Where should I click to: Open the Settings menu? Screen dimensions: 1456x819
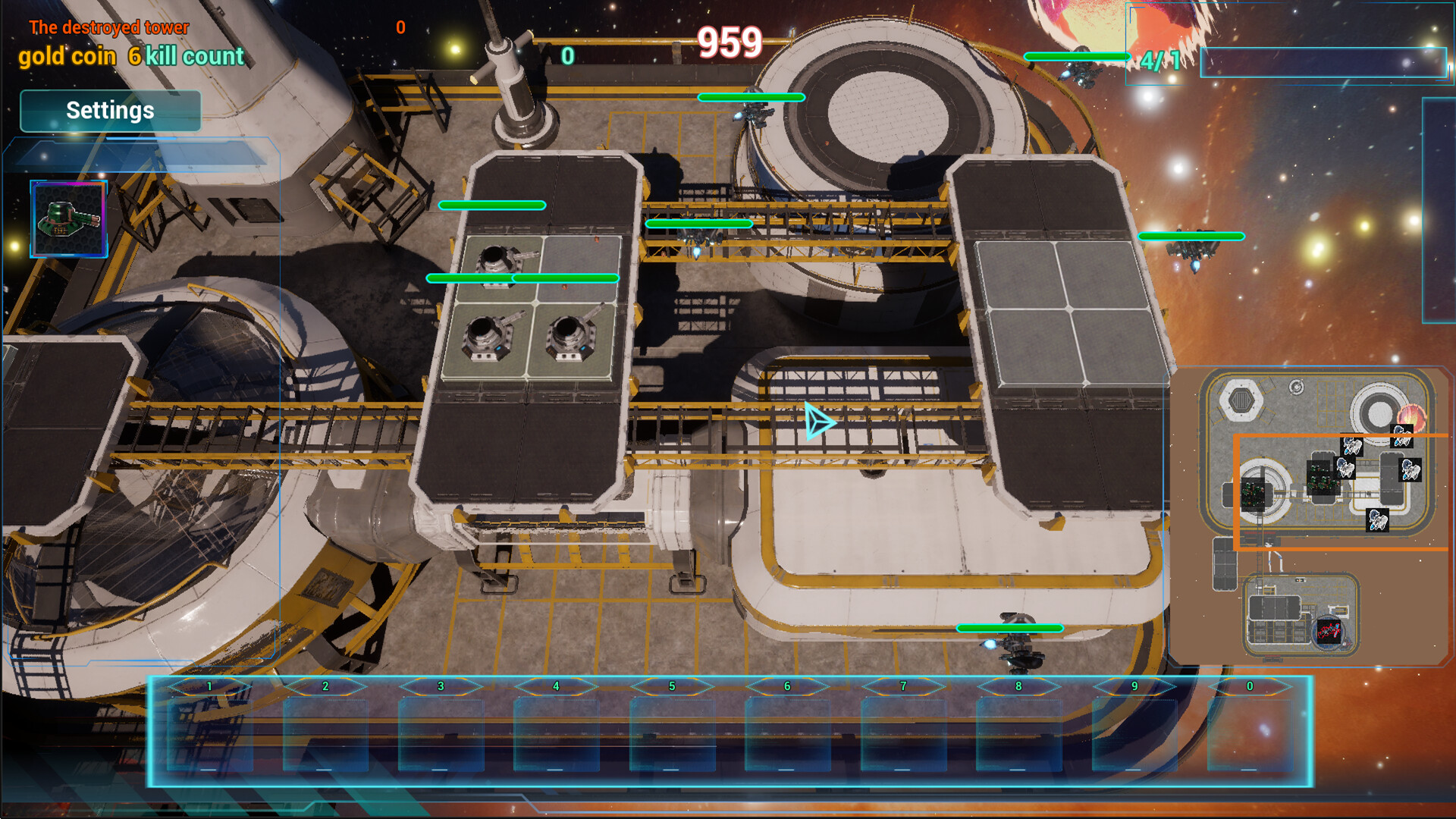(x=110, y=111)
